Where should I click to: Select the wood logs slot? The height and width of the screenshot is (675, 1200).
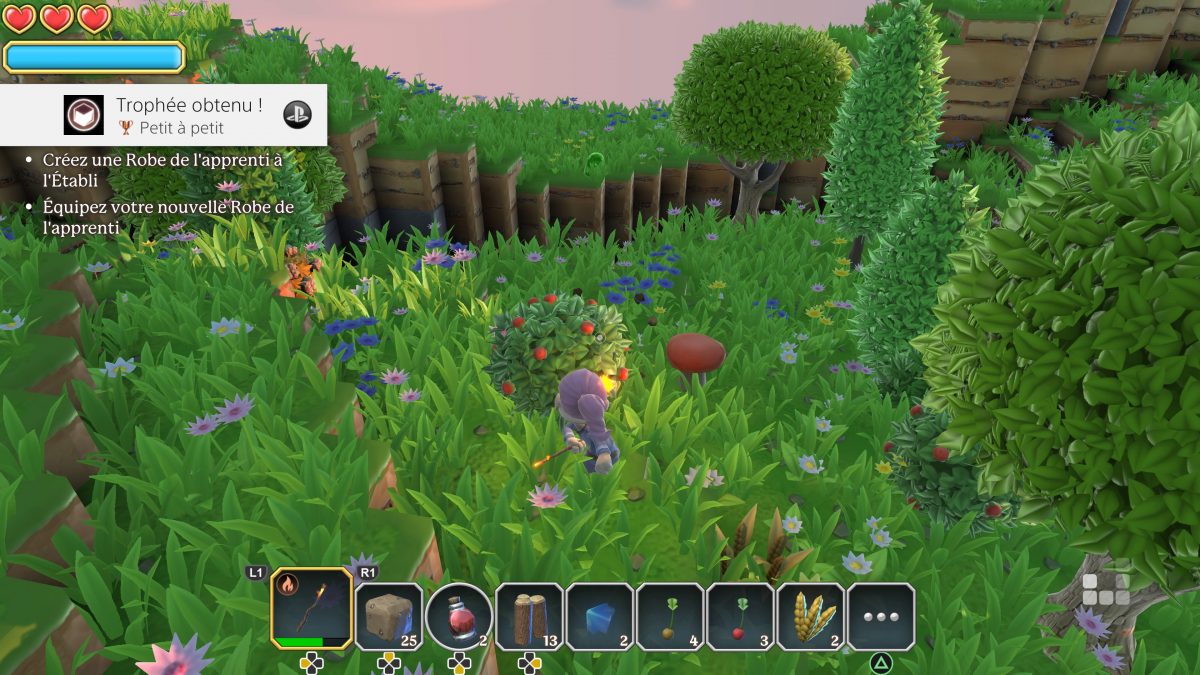(x=529, y=617)
